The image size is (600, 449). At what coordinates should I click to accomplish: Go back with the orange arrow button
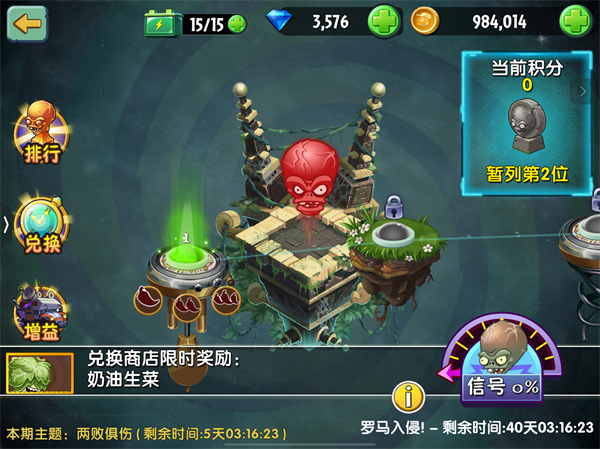(27, 22)
